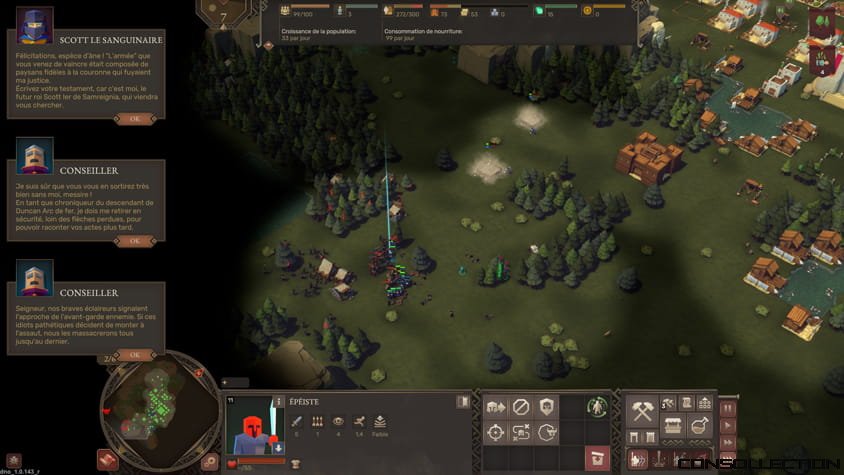
Task: Click the round button at minimap's lower right
Action: tap(209, 462)
